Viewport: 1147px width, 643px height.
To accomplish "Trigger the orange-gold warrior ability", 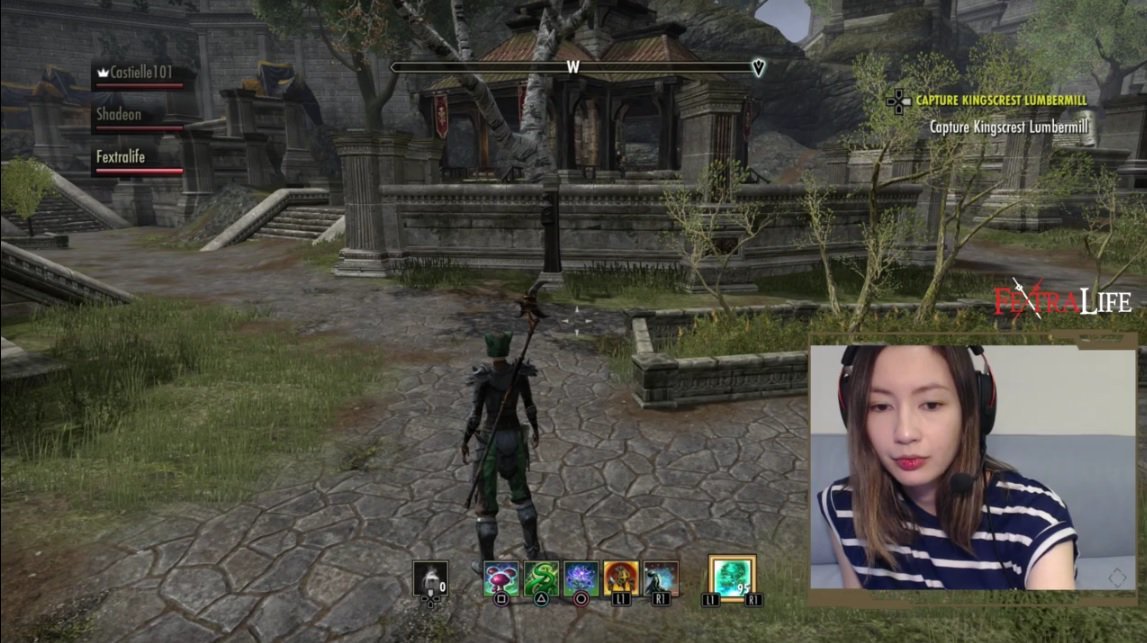I will [621, 578].
